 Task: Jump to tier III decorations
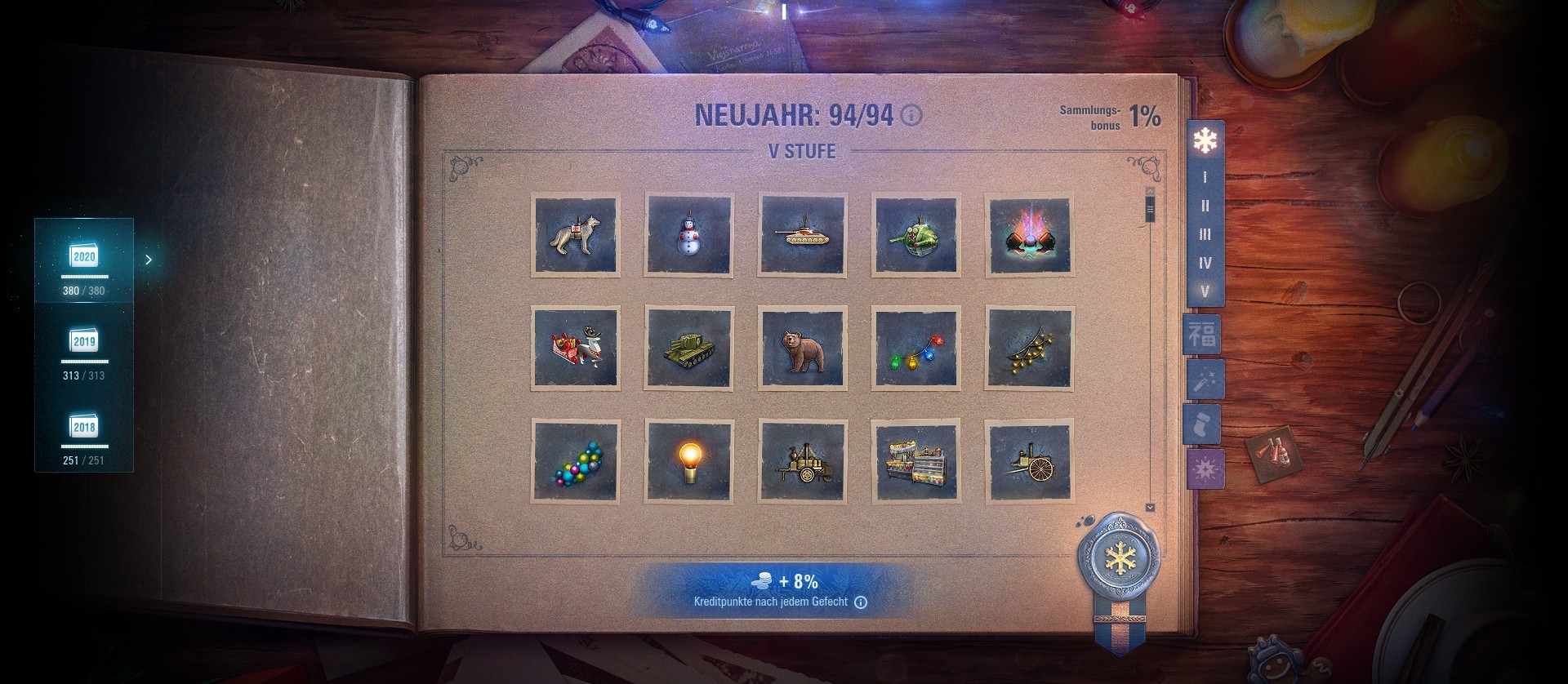1205,234
